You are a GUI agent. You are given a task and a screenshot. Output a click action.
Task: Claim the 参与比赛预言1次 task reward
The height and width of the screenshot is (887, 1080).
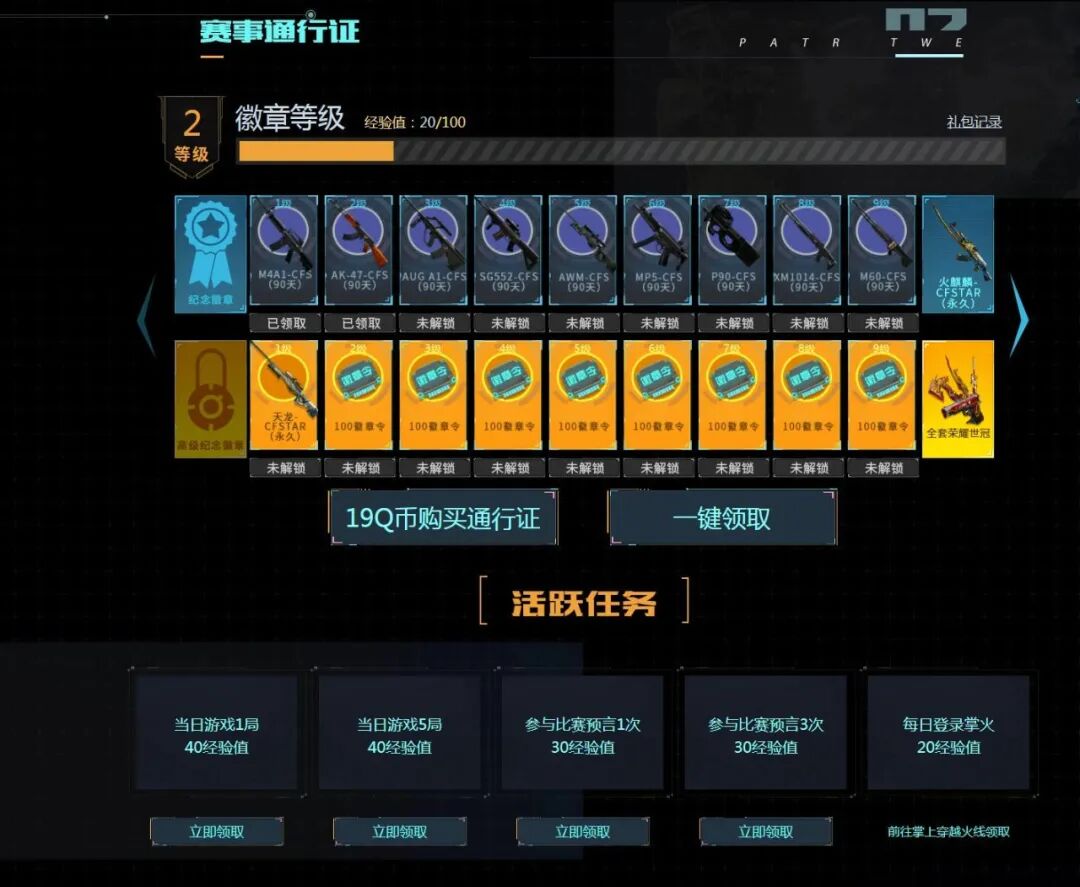(582, 831)
